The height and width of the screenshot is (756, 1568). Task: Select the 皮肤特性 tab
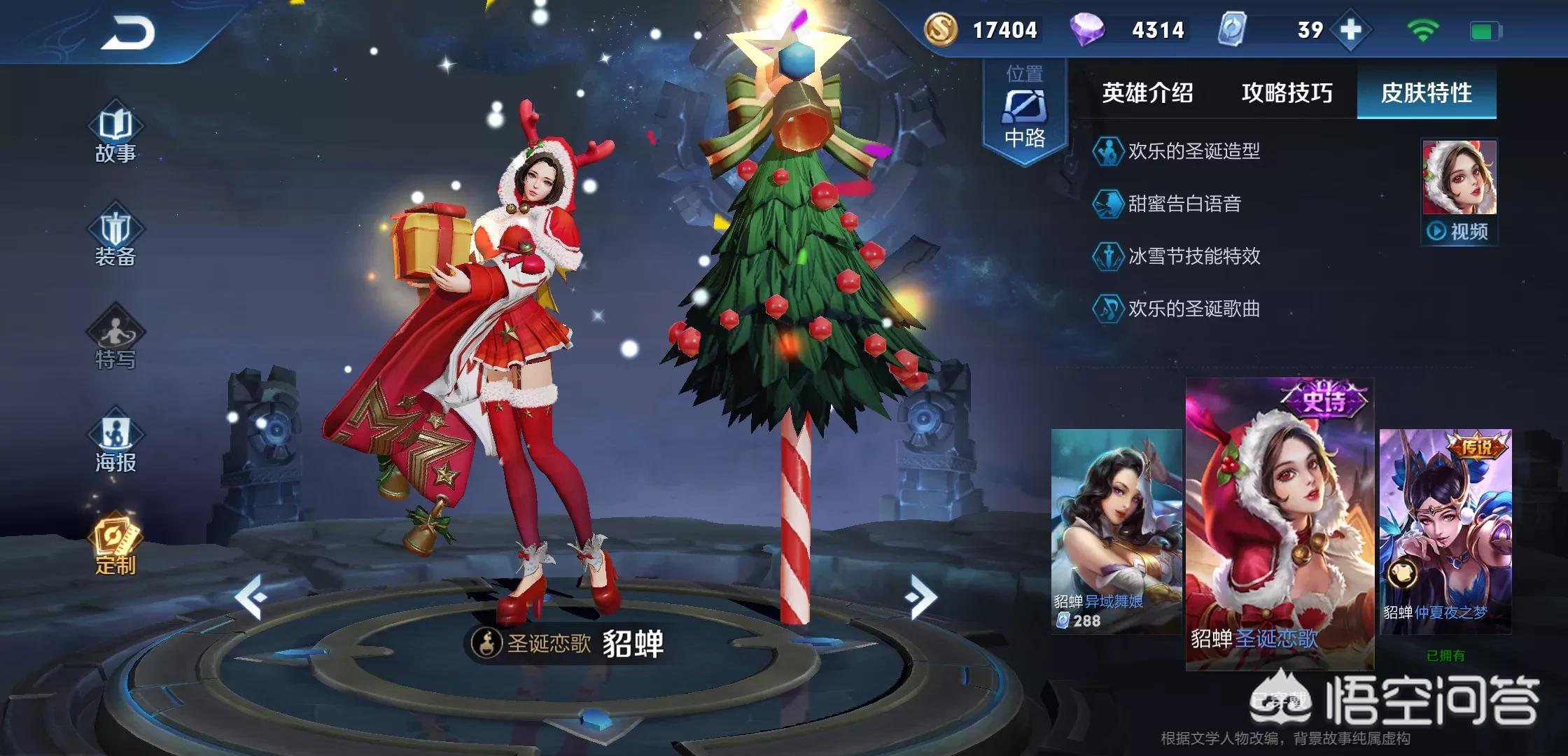tap(1426, 93)
